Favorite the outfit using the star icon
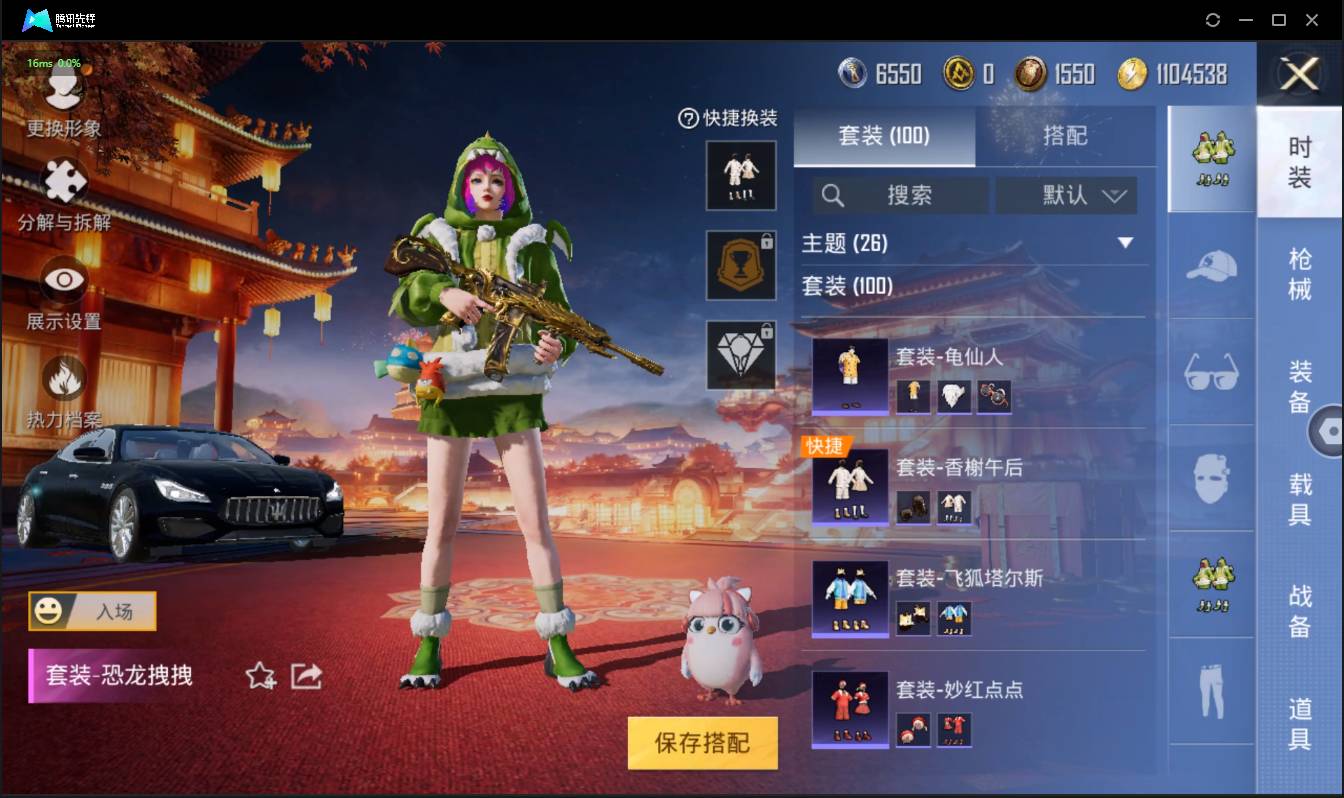1344x798 pixels. (x=258, y=677)
